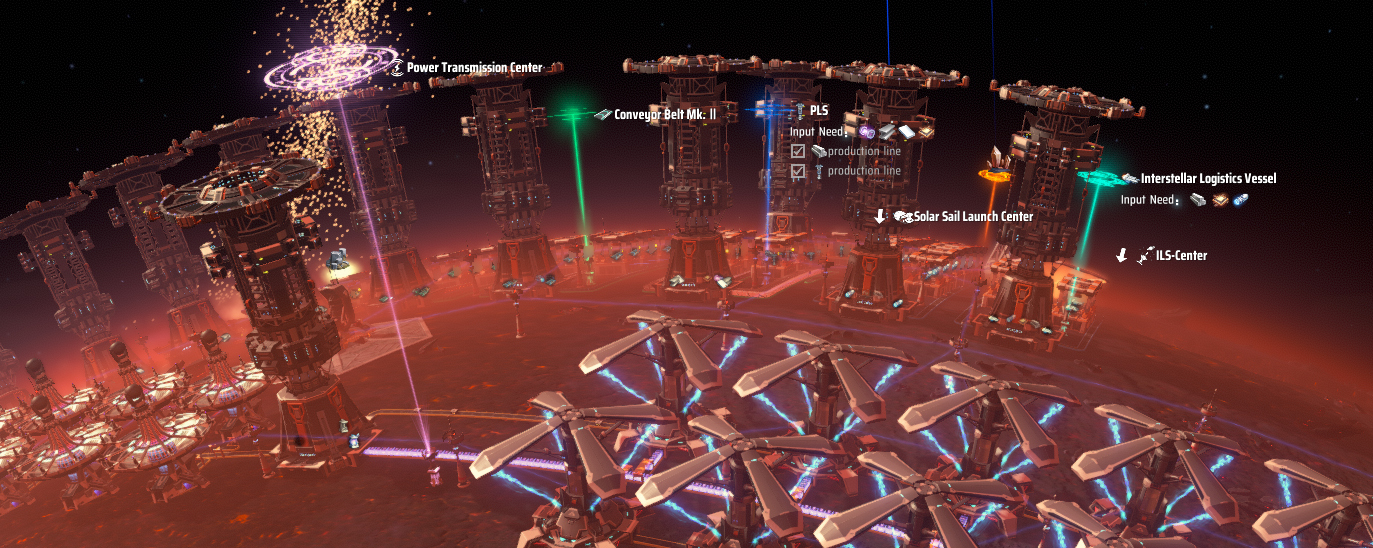Open the Conveyor Belt Mk. II marker
1373x548 pixels.
(664, 115)
